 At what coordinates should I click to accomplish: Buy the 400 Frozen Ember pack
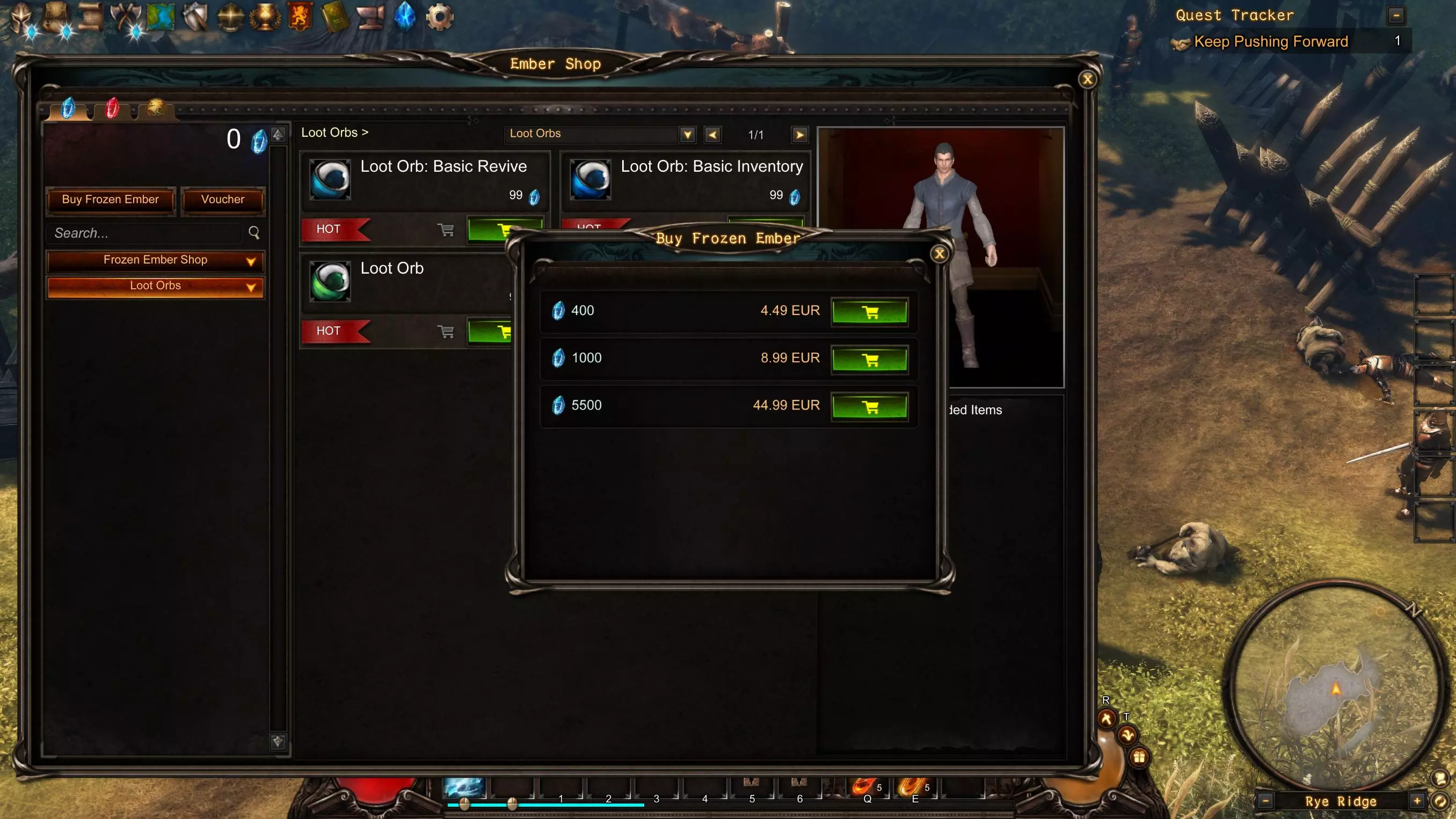tap(869, 311)
